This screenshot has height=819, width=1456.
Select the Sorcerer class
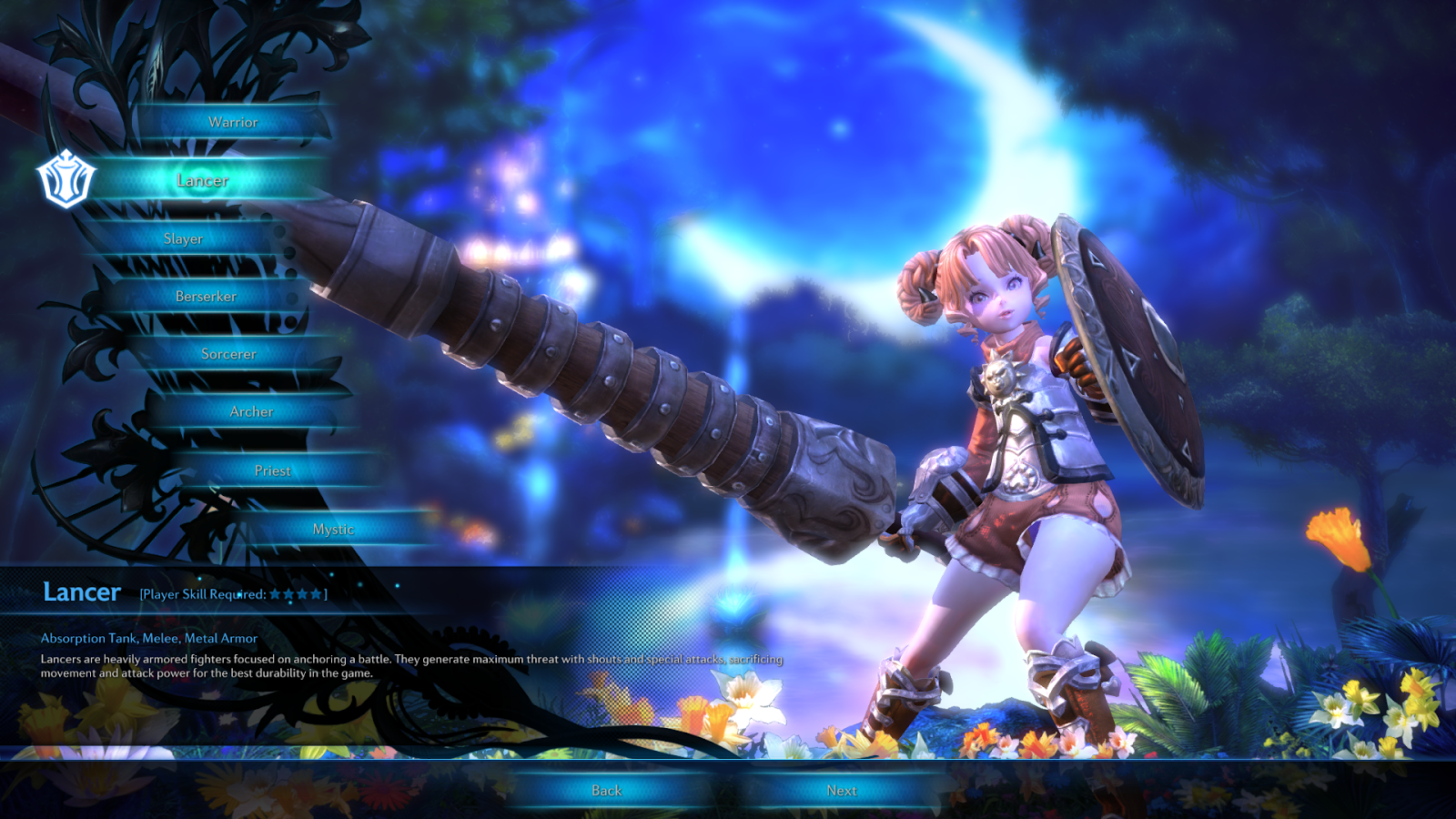coord(230,354)
